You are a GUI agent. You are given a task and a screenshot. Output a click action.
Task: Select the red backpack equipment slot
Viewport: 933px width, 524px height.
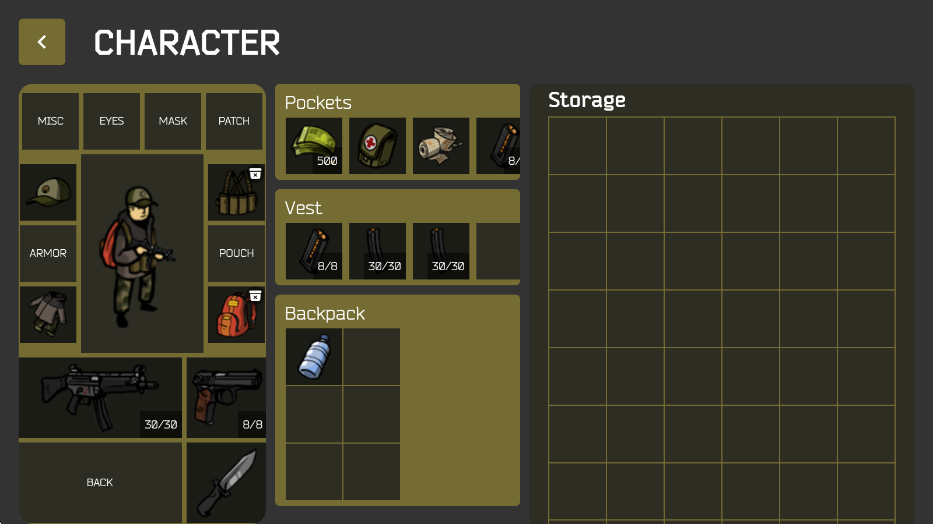coord(235,314)
